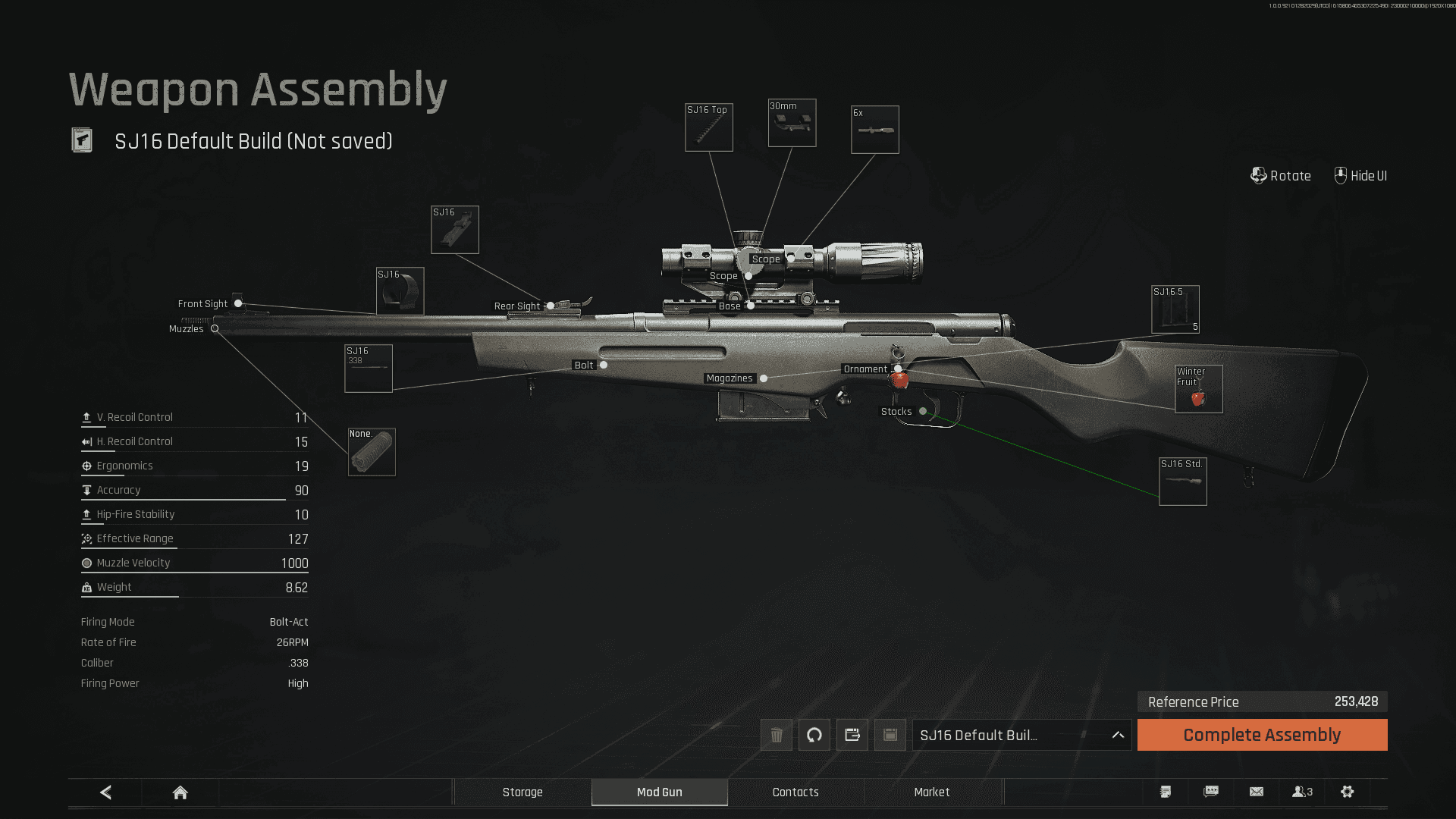Select the SJ16 Std. stock thumbnail
This screenshot has width=1456, height=819.
point(1184,480)
